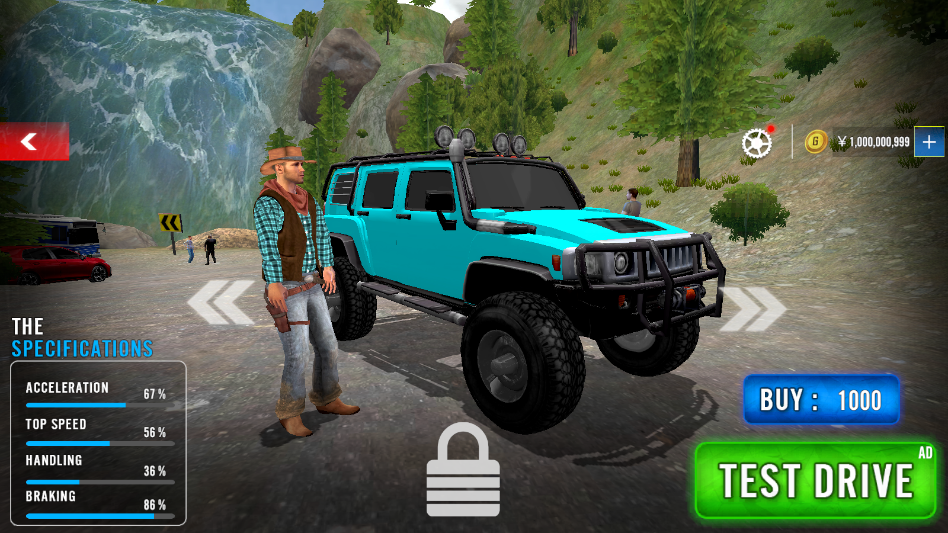Open settings via the gear icon
Screen dimensions: 948x533
pyautogui.click(x=757, y=142)
